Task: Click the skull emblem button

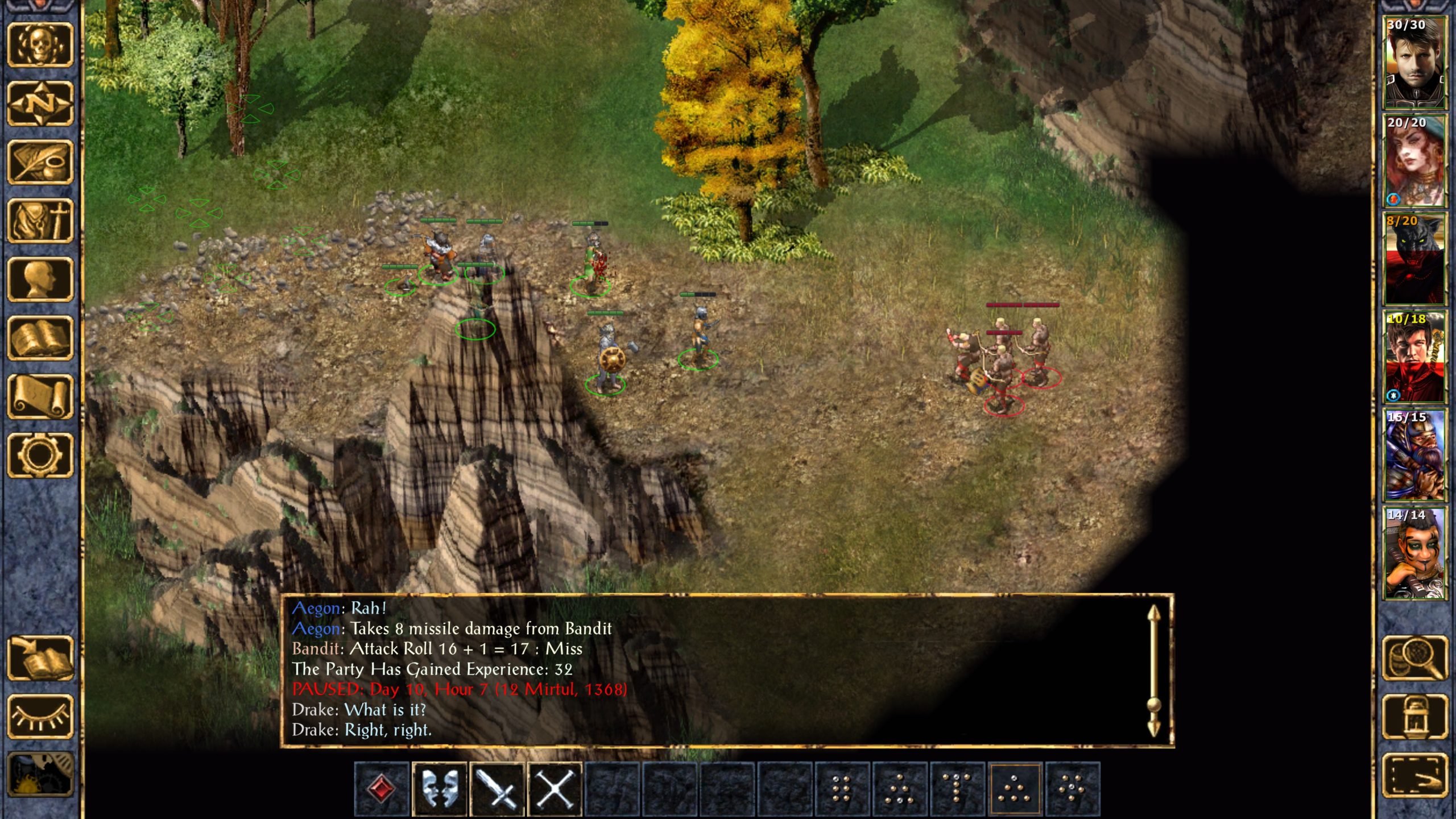Action: click(x=40, y=44)
